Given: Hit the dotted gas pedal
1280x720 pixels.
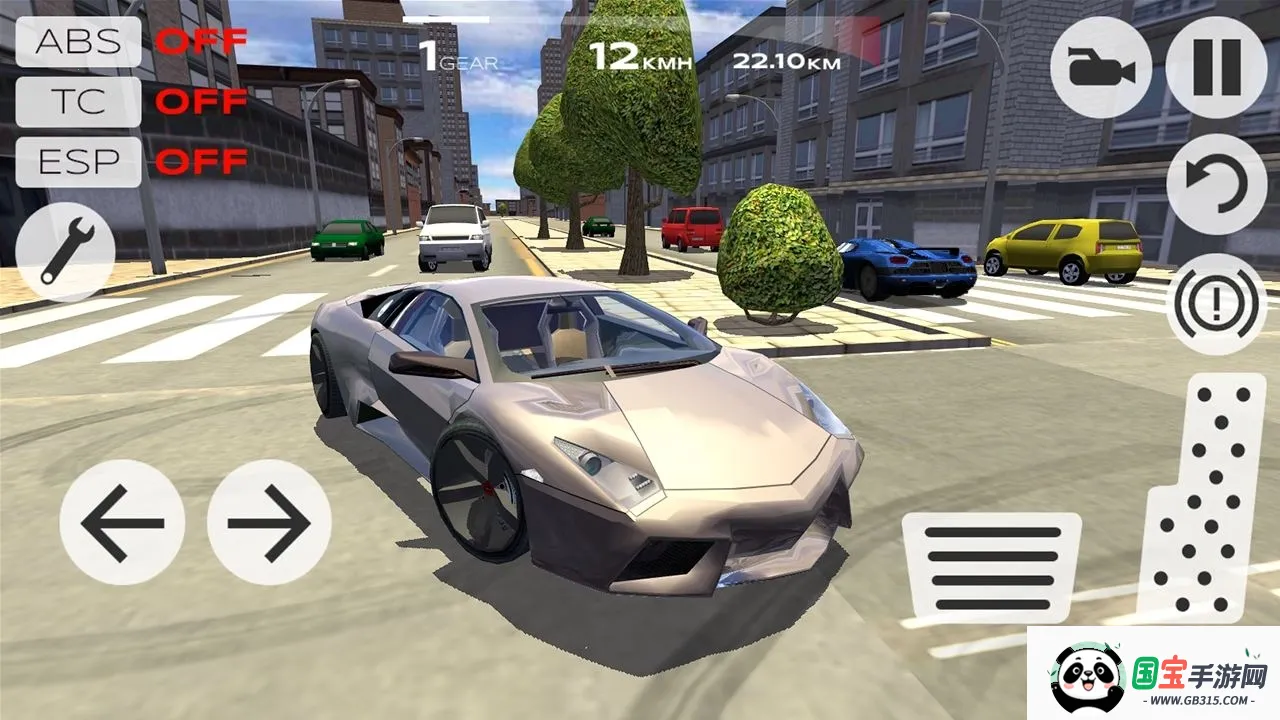Looking at the screenshot, I should tap(1194, 500).
